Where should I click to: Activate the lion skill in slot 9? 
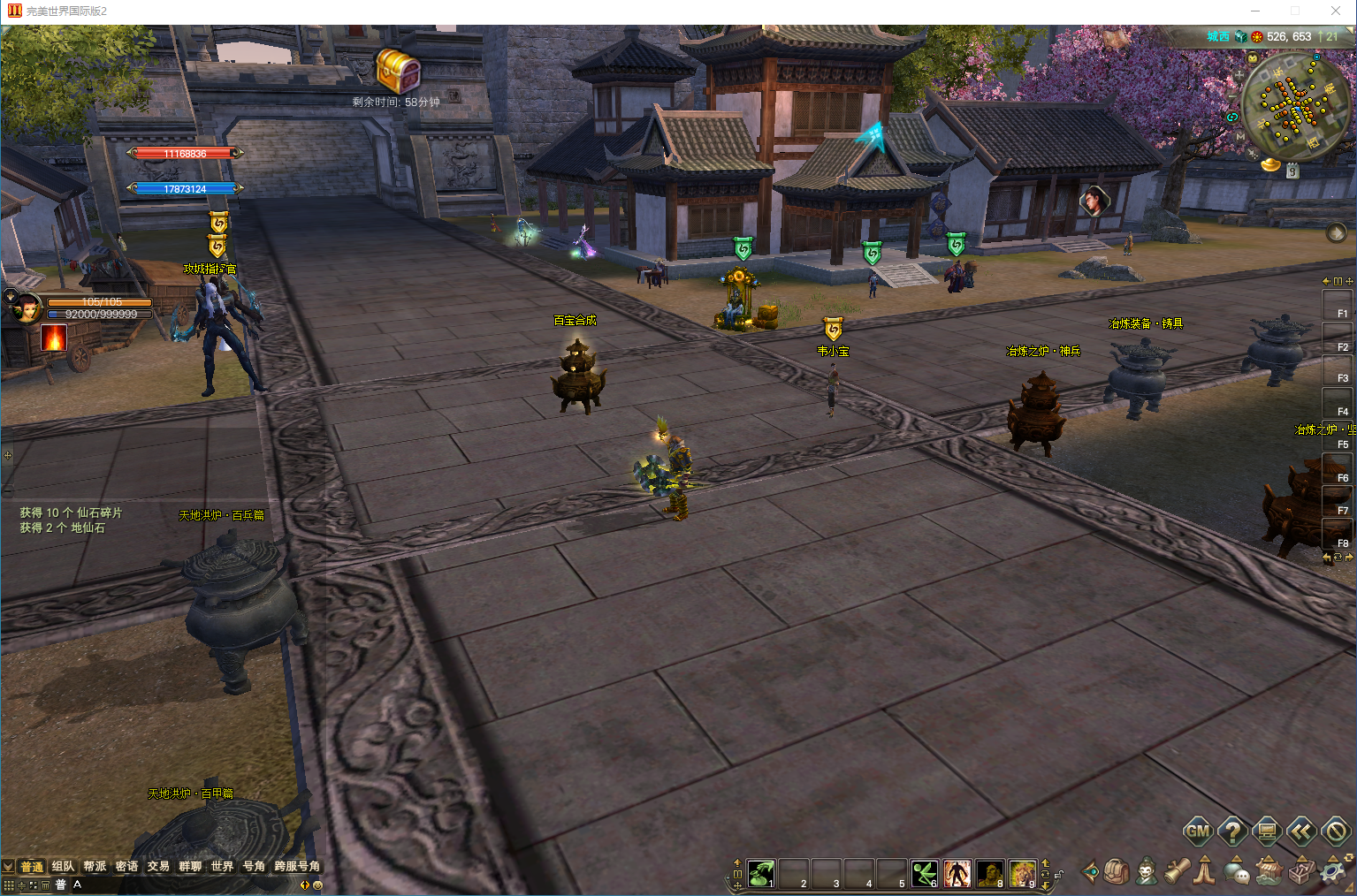1022,873
